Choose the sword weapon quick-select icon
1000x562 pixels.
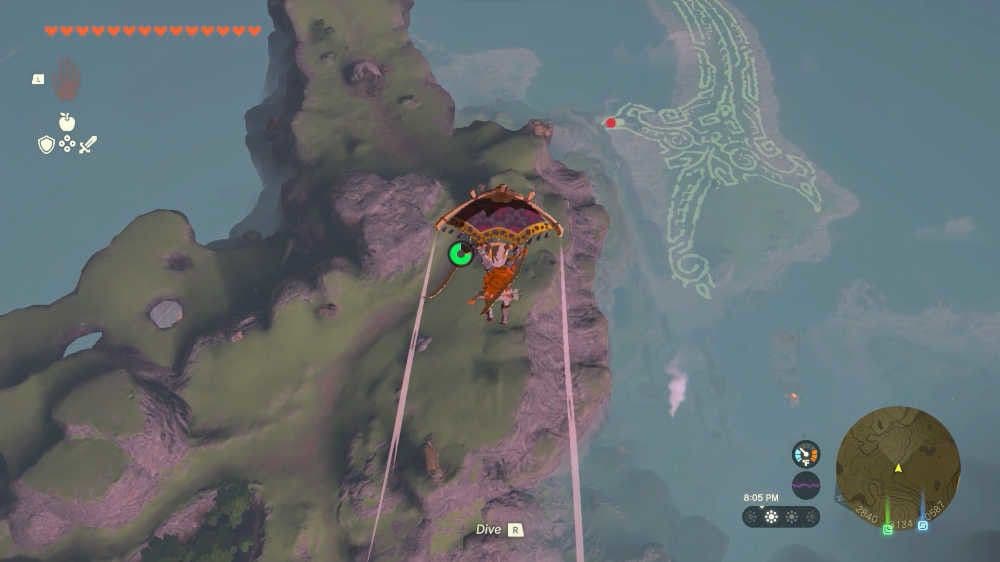[x=88, y=145]
